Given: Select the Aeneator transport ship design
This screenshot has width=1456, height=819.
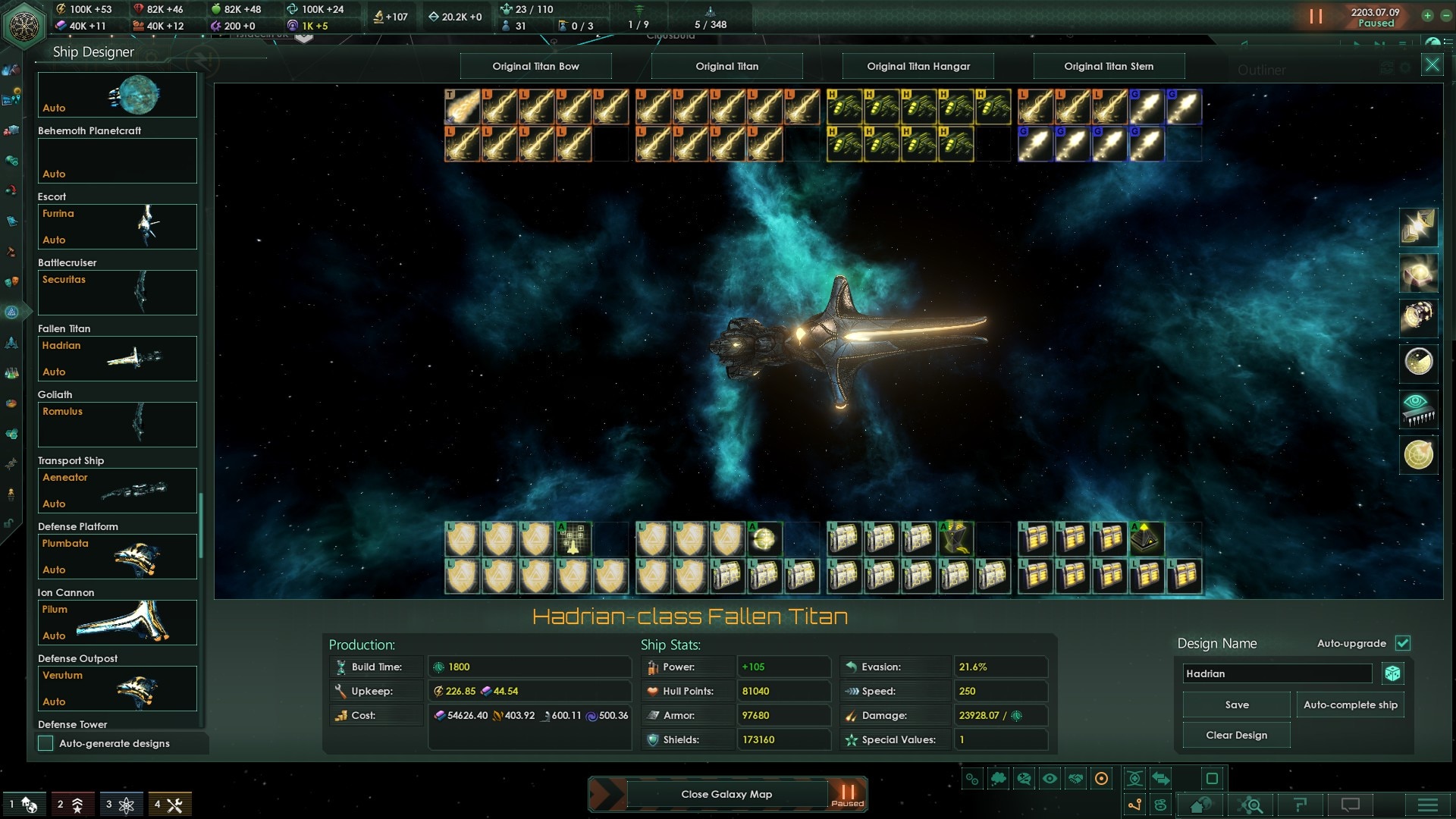Looking at the screenshot, I should pos(118,490).
